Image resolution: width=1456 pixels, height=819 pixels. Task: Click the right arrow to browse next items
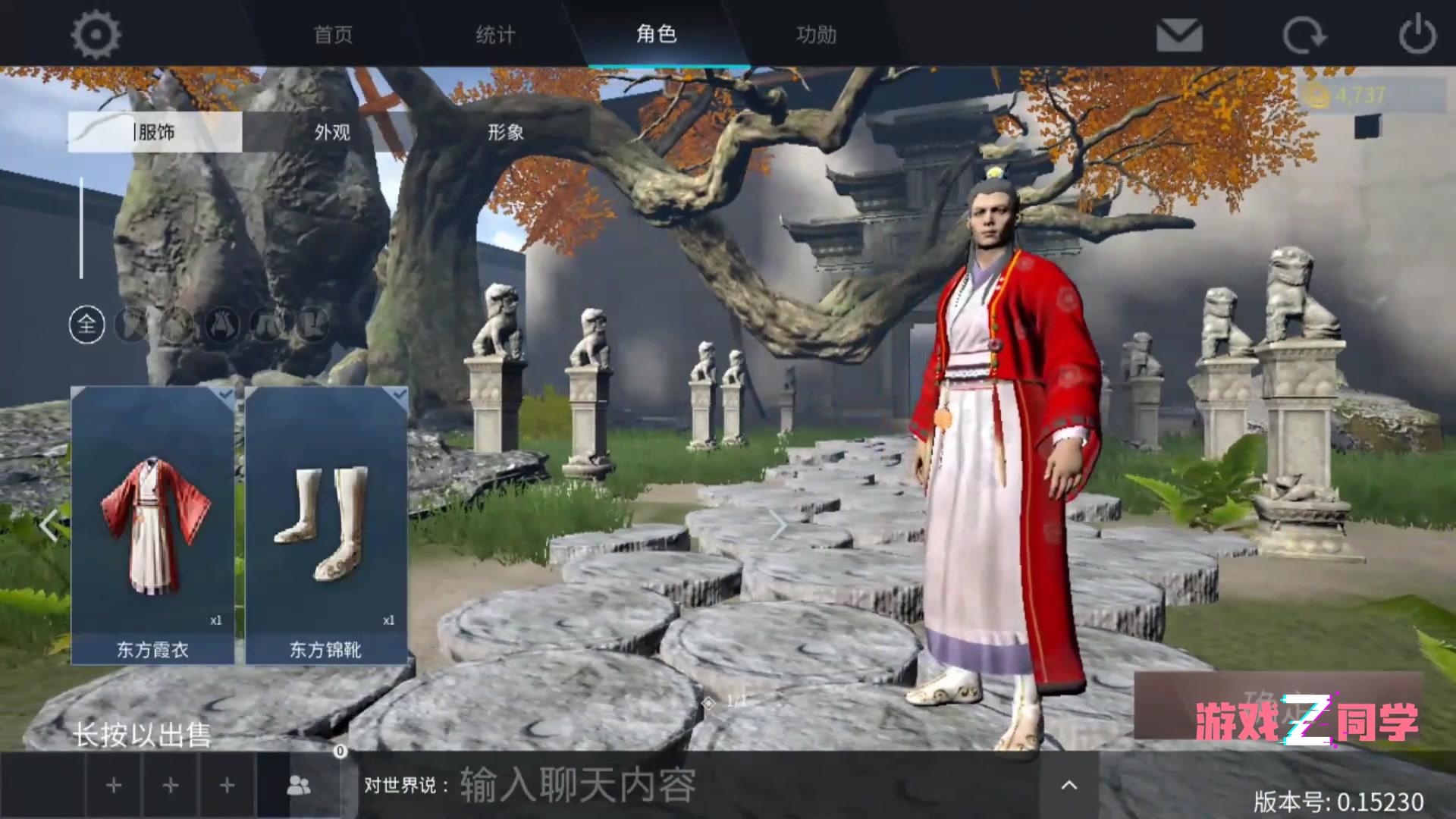(x=778, y=525)
